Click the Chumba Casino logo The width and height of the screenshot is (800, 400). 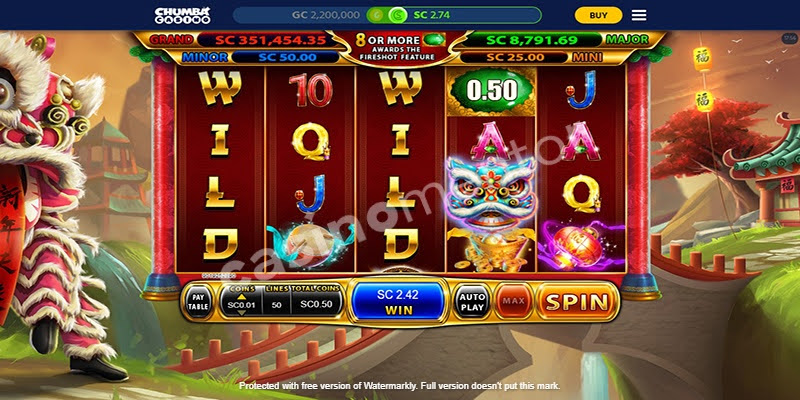[x=183, y=15]
